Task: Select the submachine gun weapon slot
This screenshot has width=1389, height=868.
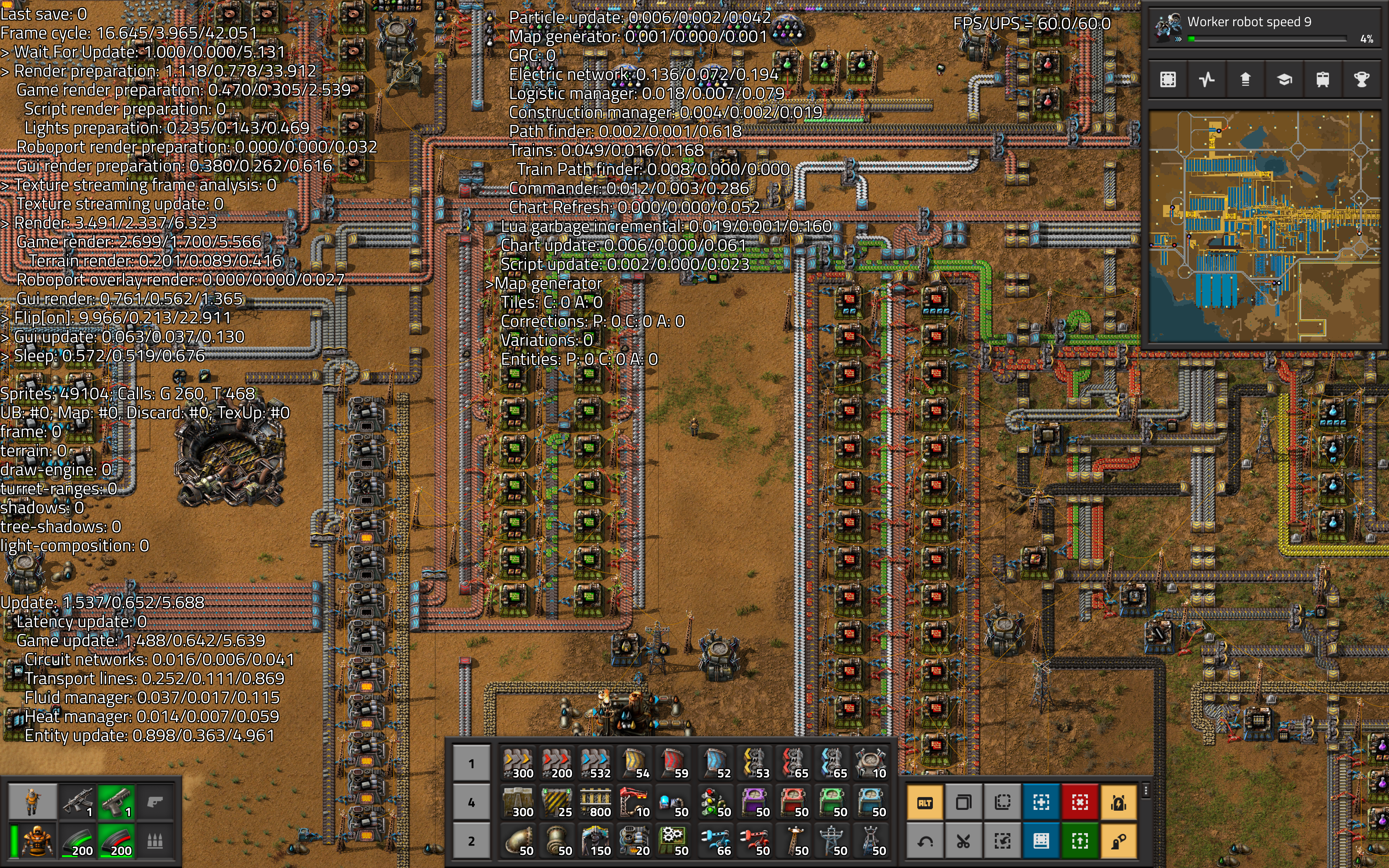Action: click(x=78, y=801)
